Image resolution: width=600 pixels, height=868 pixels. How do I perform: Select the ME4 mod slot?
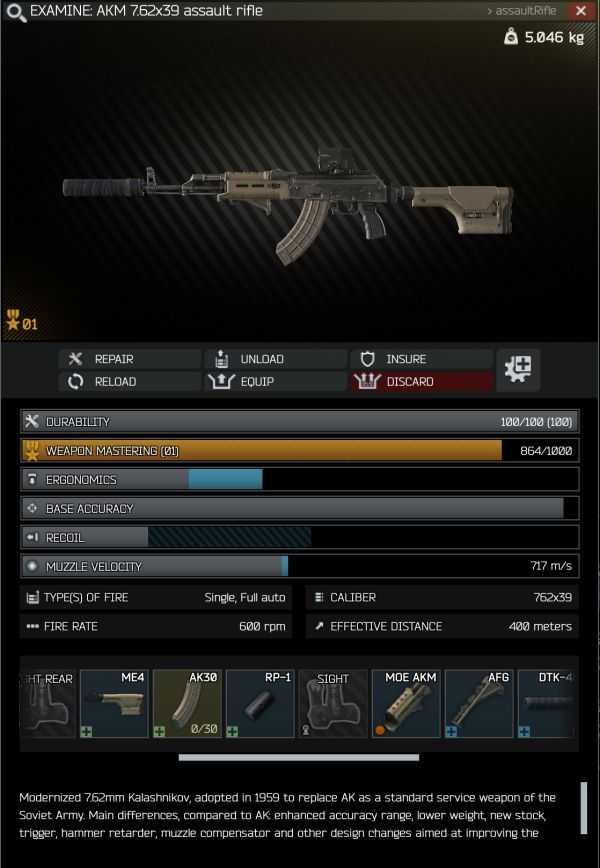point(115,704)
